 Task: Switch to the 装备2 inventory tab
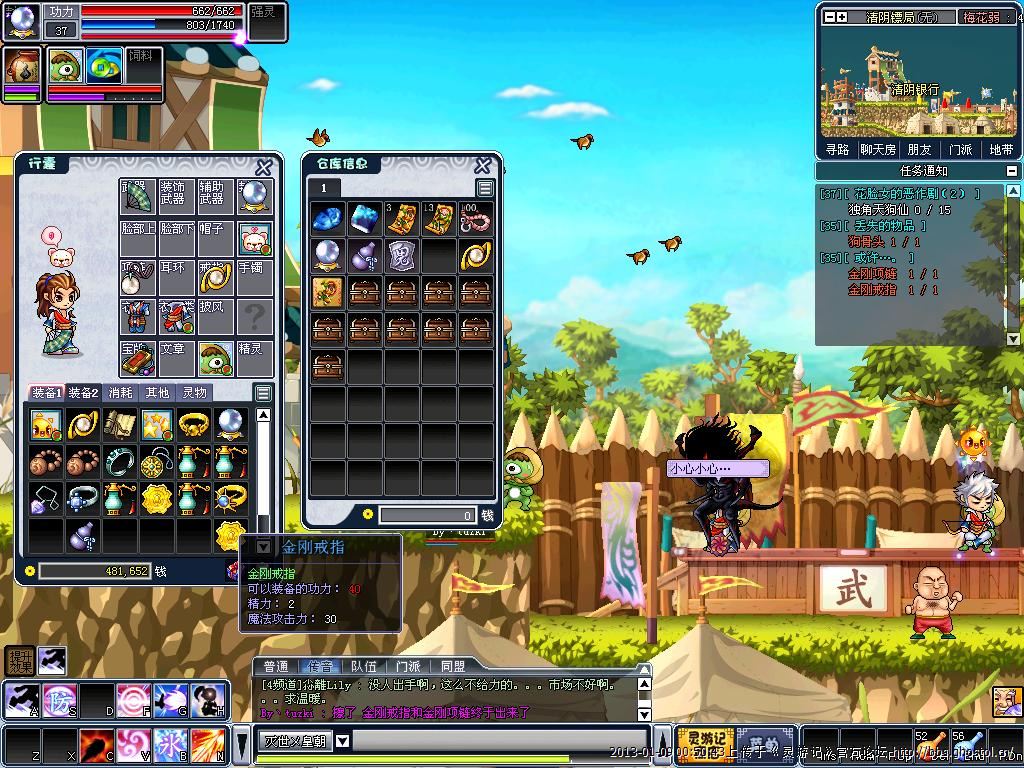pos(83,393)
